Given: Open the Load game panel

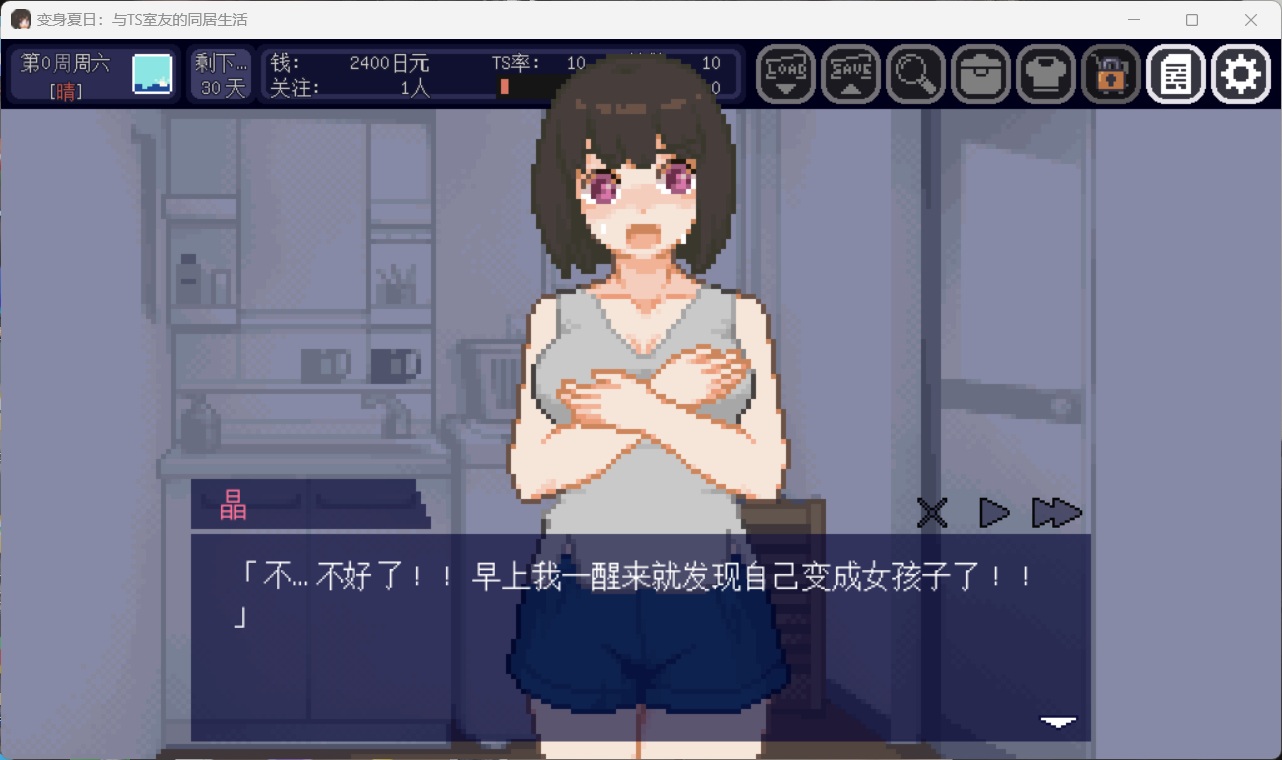Looking at the screenshot, I should point(786,74).
